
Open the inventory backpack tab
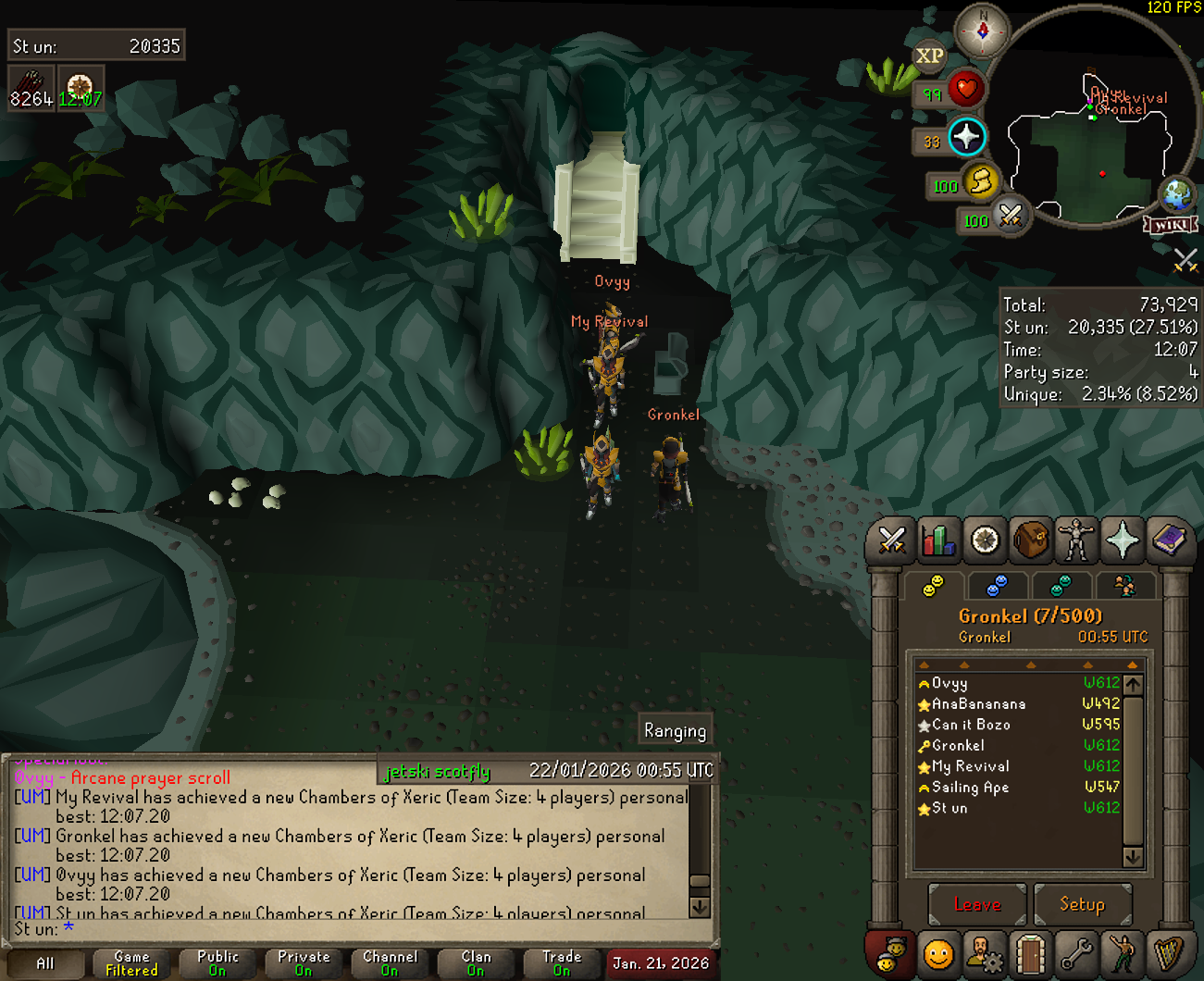tap(1031, 540)
